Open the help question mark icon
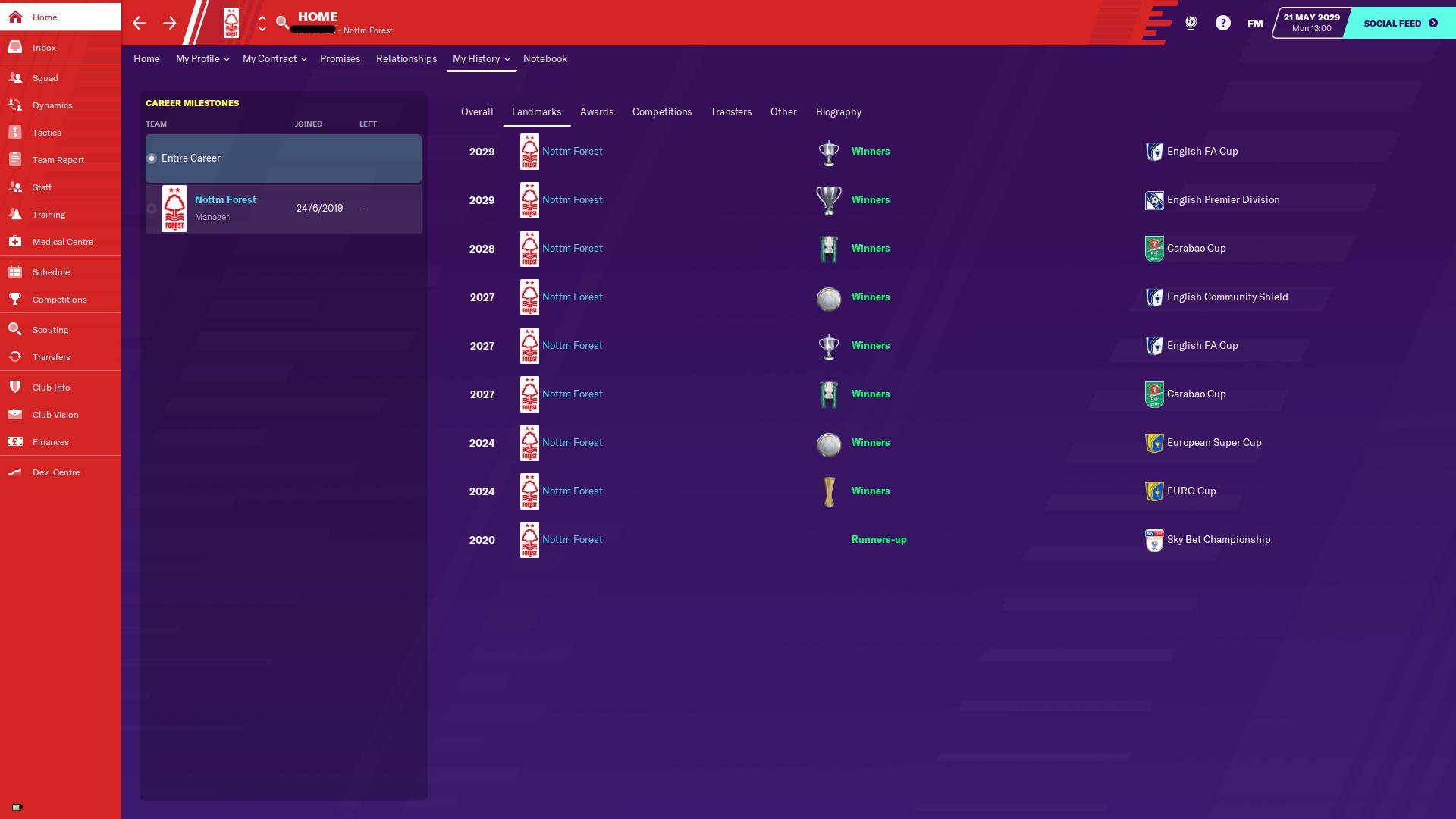 [1222, 23]
